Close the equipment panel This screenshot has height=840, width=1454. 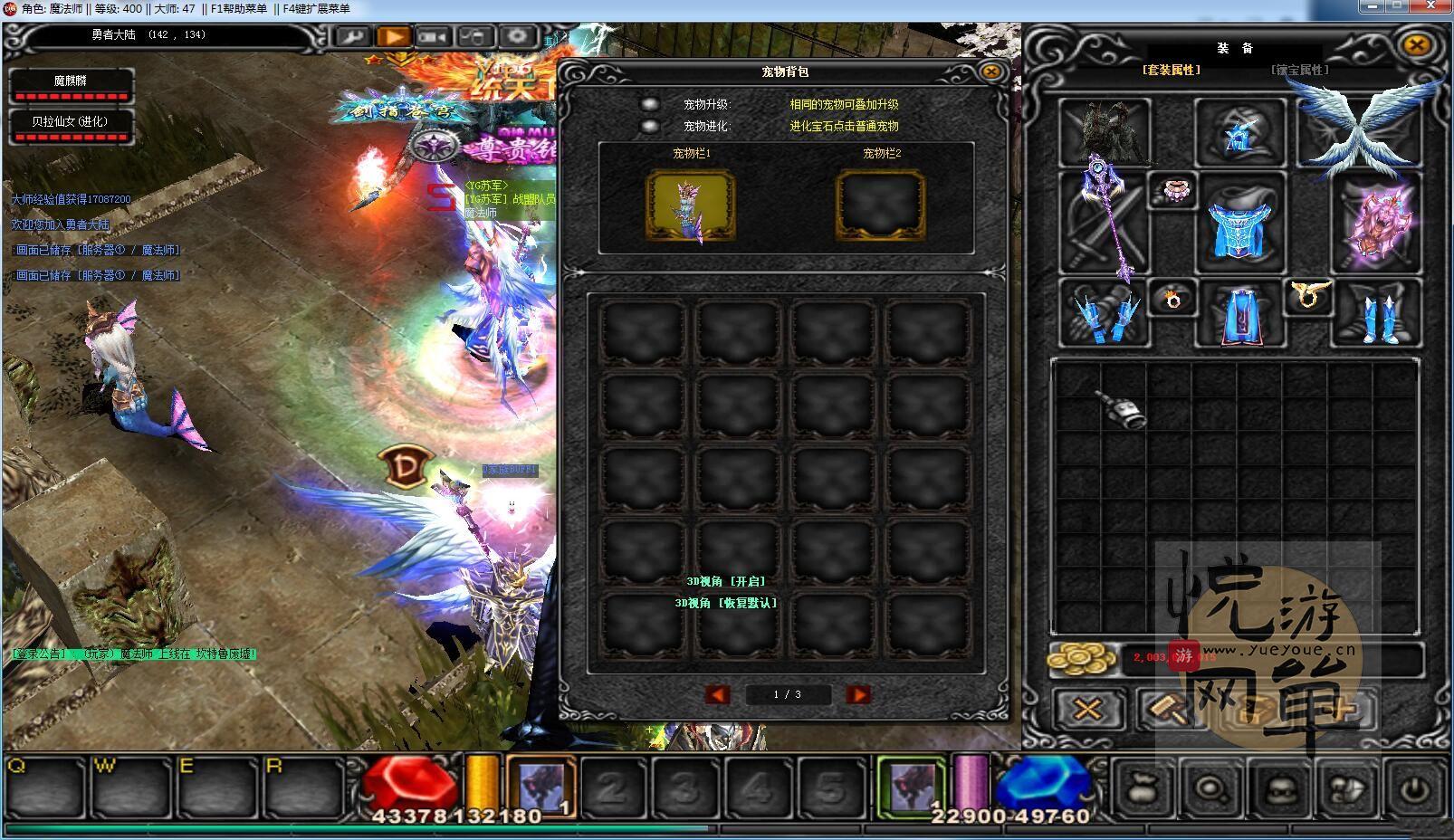(1416, 44)
